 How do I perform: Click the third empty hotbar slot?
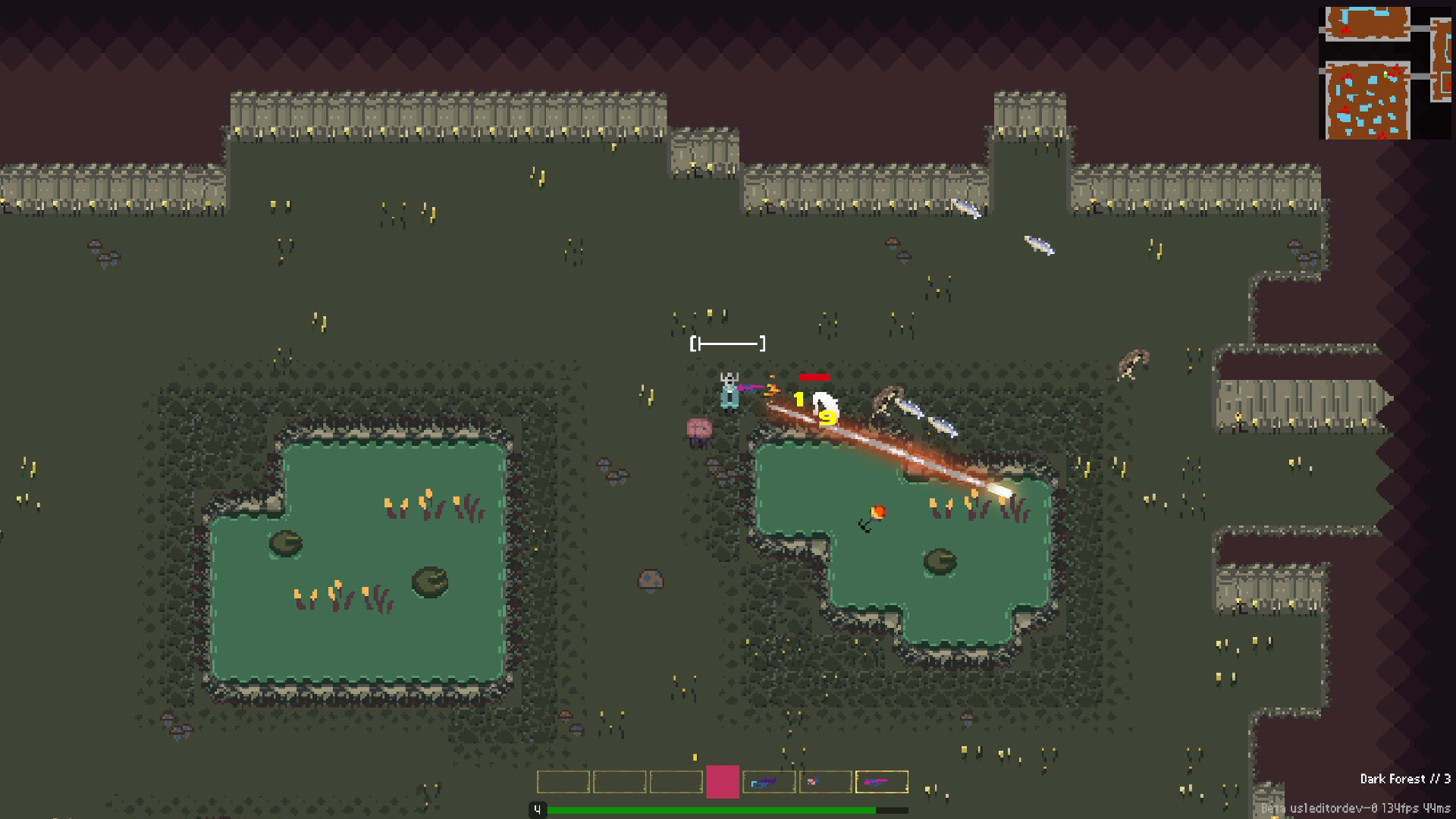click(x=676, y=781)
